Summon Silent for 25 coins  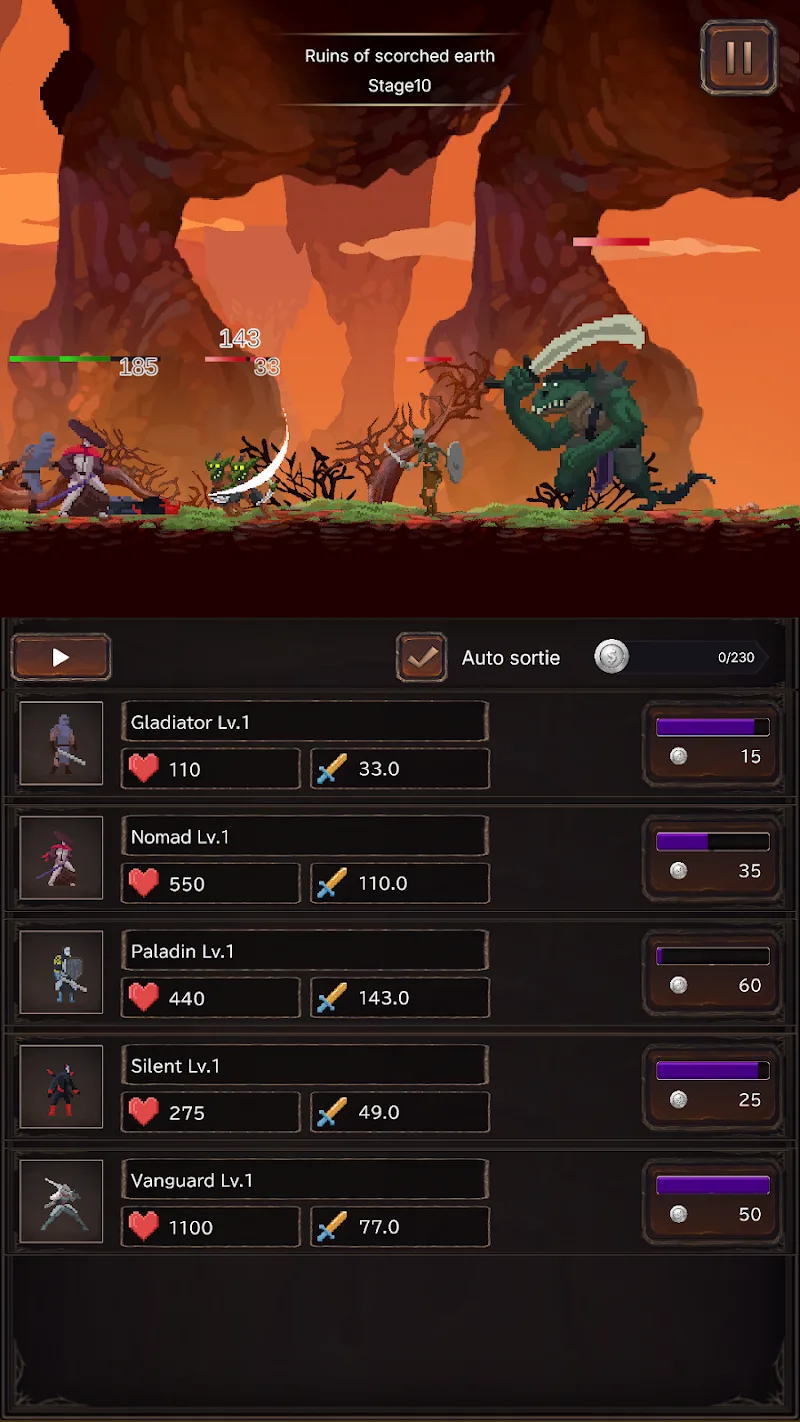tap(712, 1086)
